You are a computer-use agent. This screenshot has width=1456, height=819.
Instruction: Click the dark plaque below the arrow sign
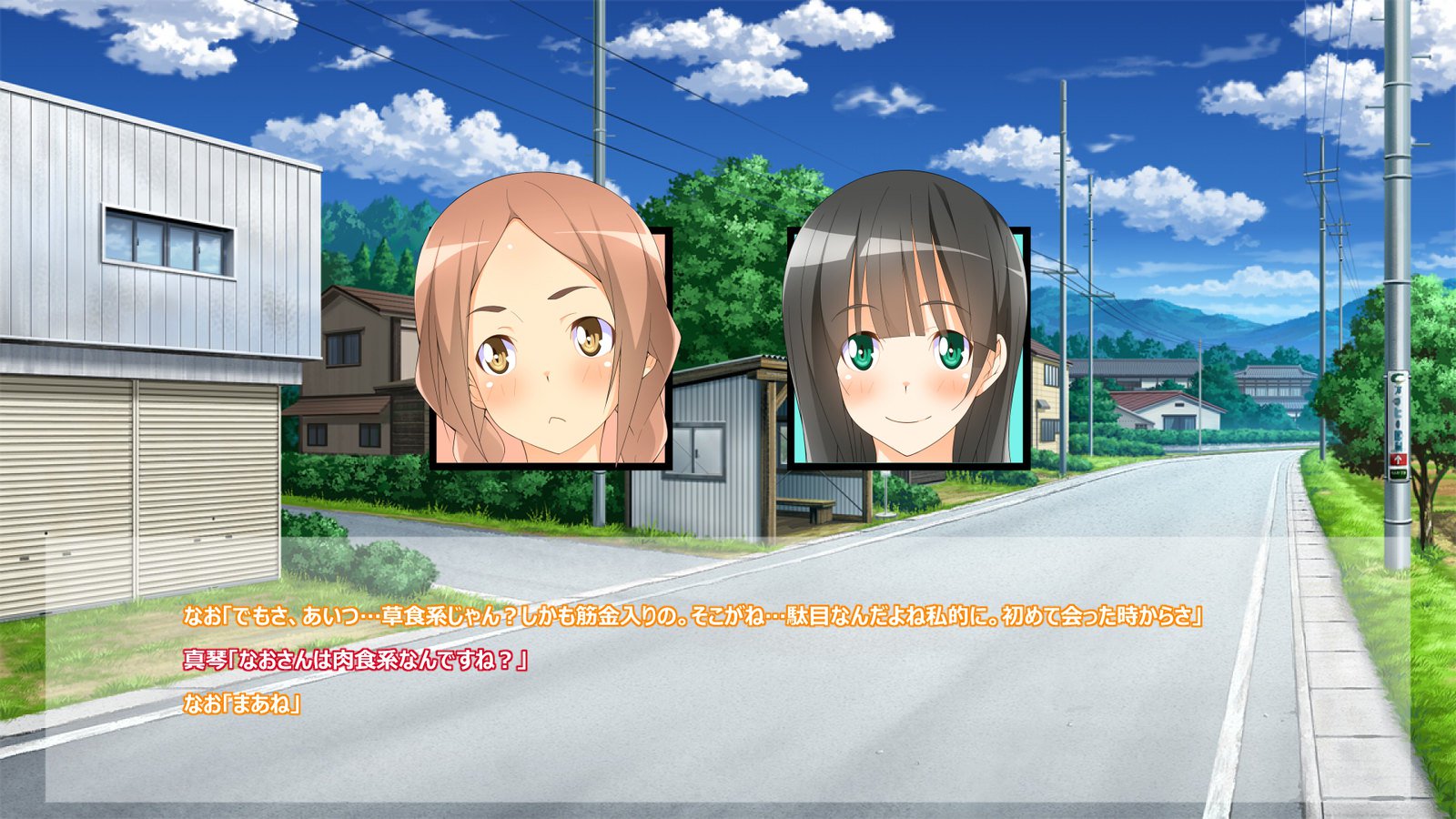[1399, 475]
